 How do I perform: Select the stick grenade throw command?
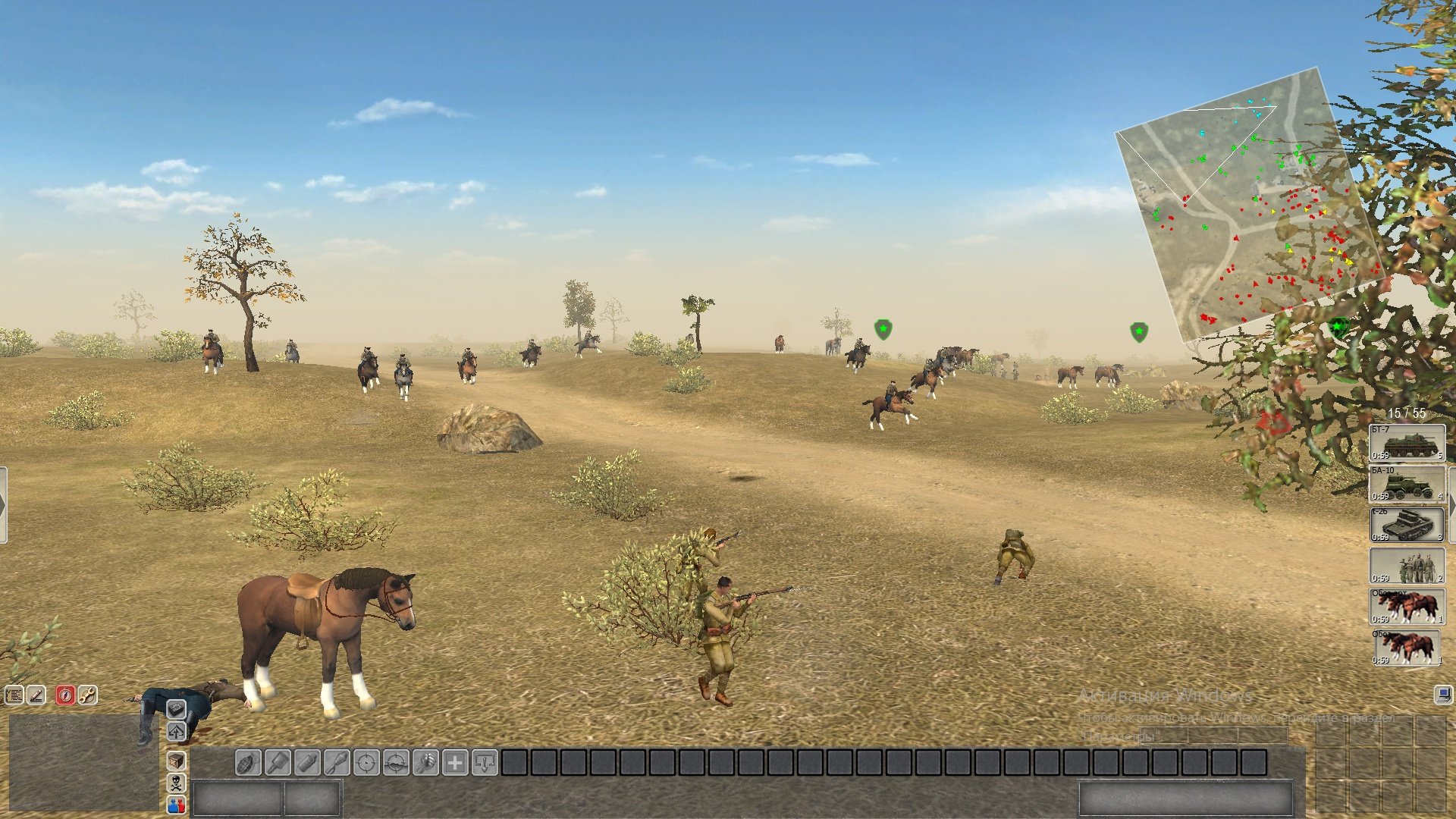[278, 762]
